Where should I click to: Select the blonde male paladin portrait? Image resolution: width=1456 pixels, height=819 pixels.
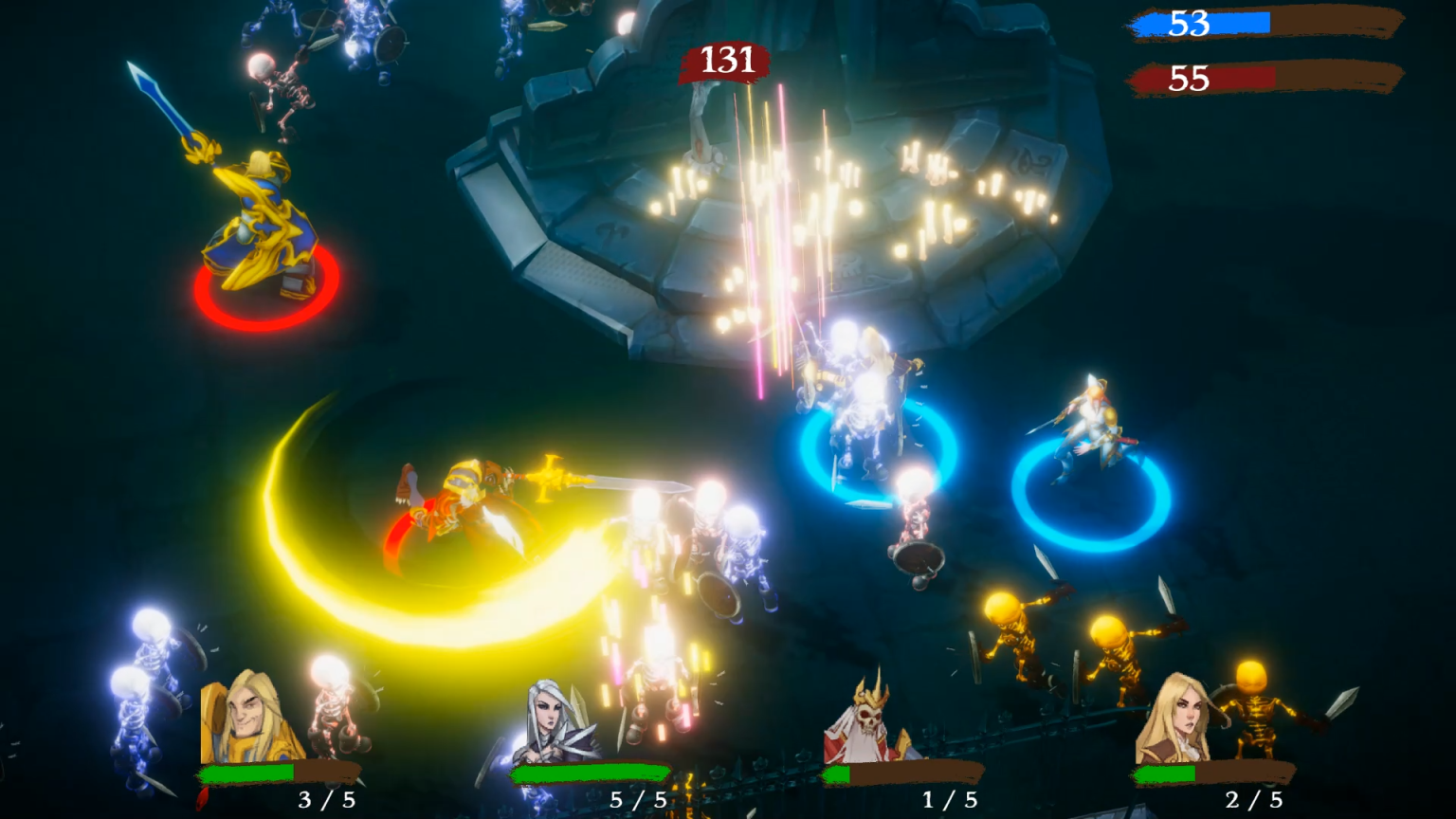tap(248, 718)
